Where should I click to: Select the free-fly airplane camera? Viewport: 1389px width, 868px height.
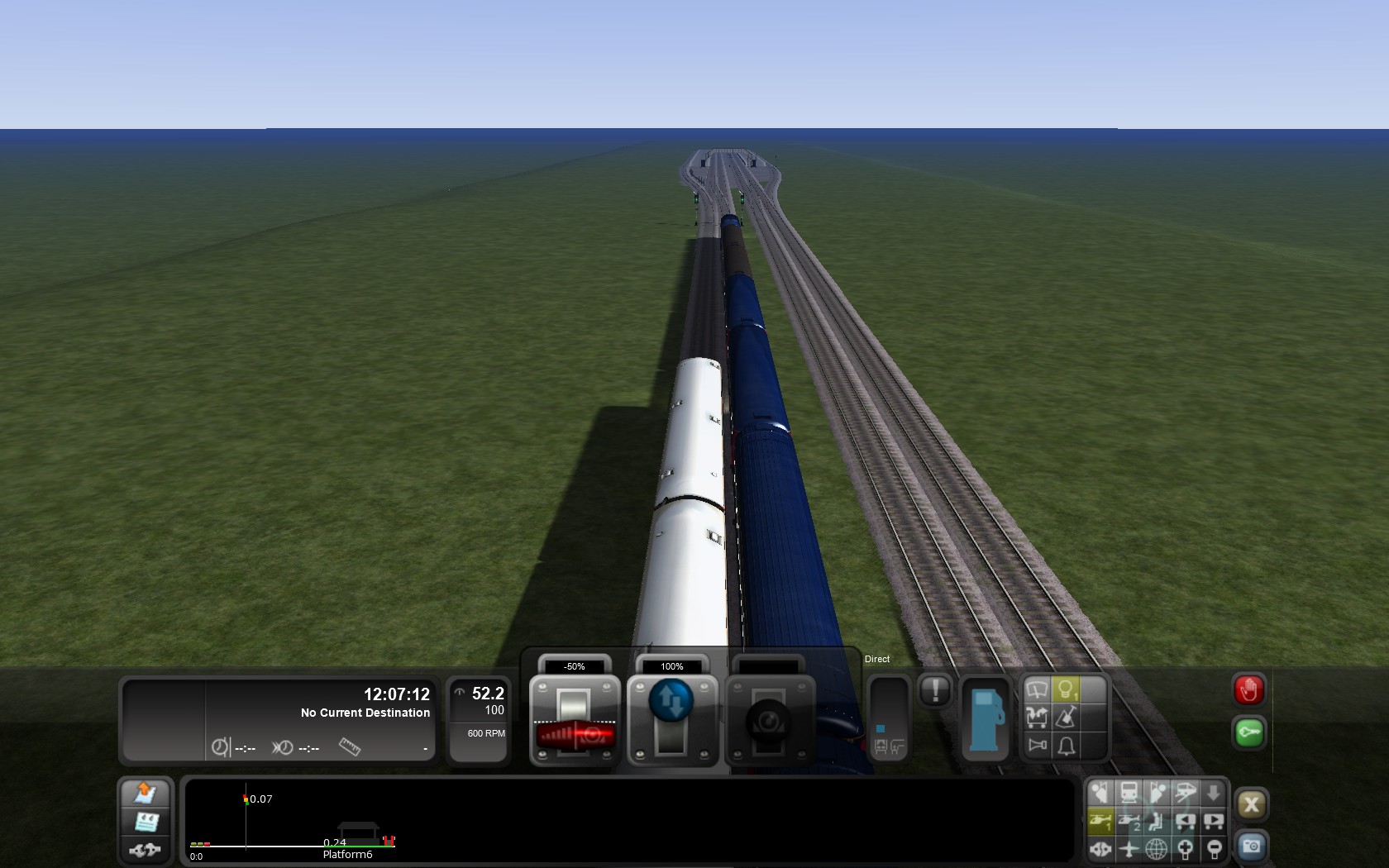pyautogui.click(x=1129, y=848)
